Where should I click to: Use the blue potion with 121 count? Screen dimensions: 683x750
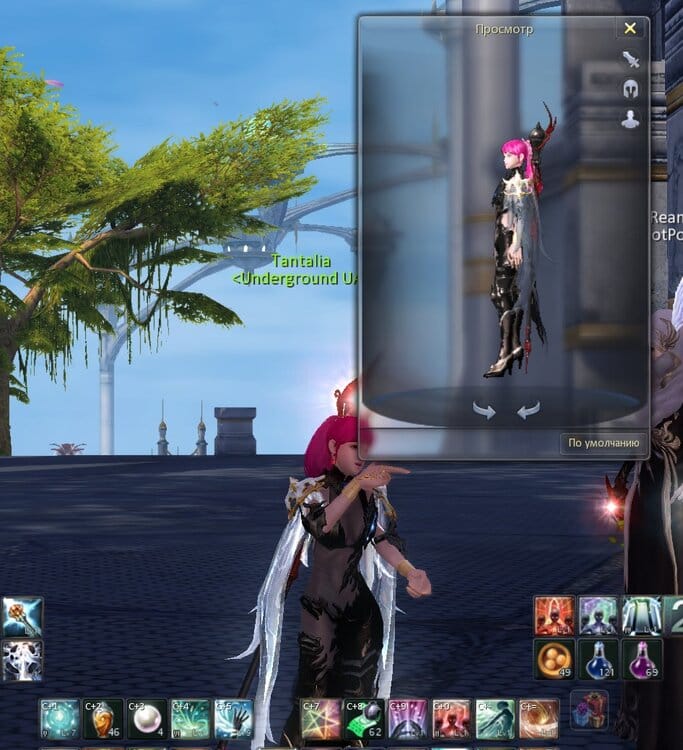pyautogui.click(x=597, y=659)
